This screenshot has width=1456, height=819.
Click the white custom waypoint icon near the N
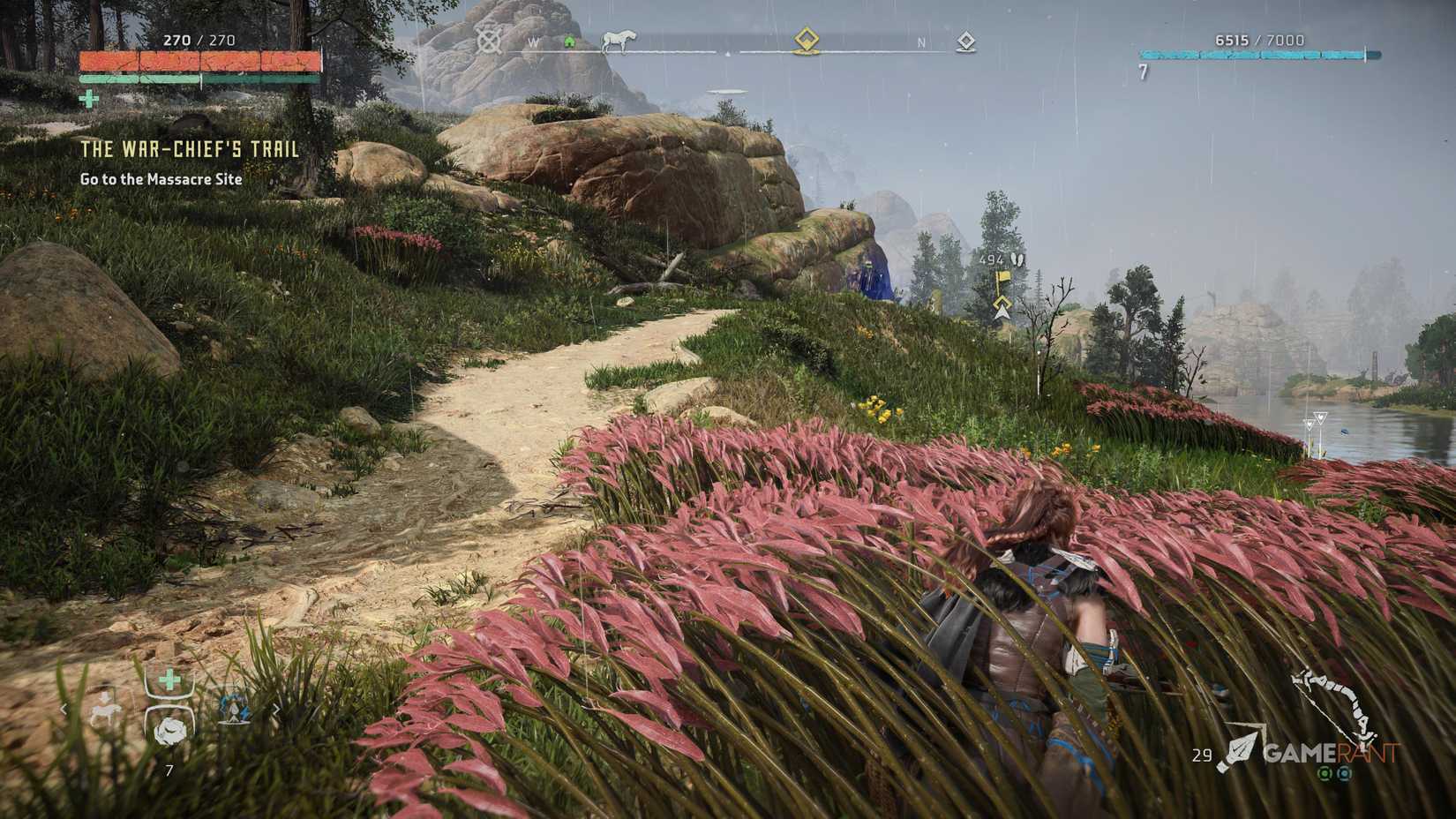coord(964,41)
